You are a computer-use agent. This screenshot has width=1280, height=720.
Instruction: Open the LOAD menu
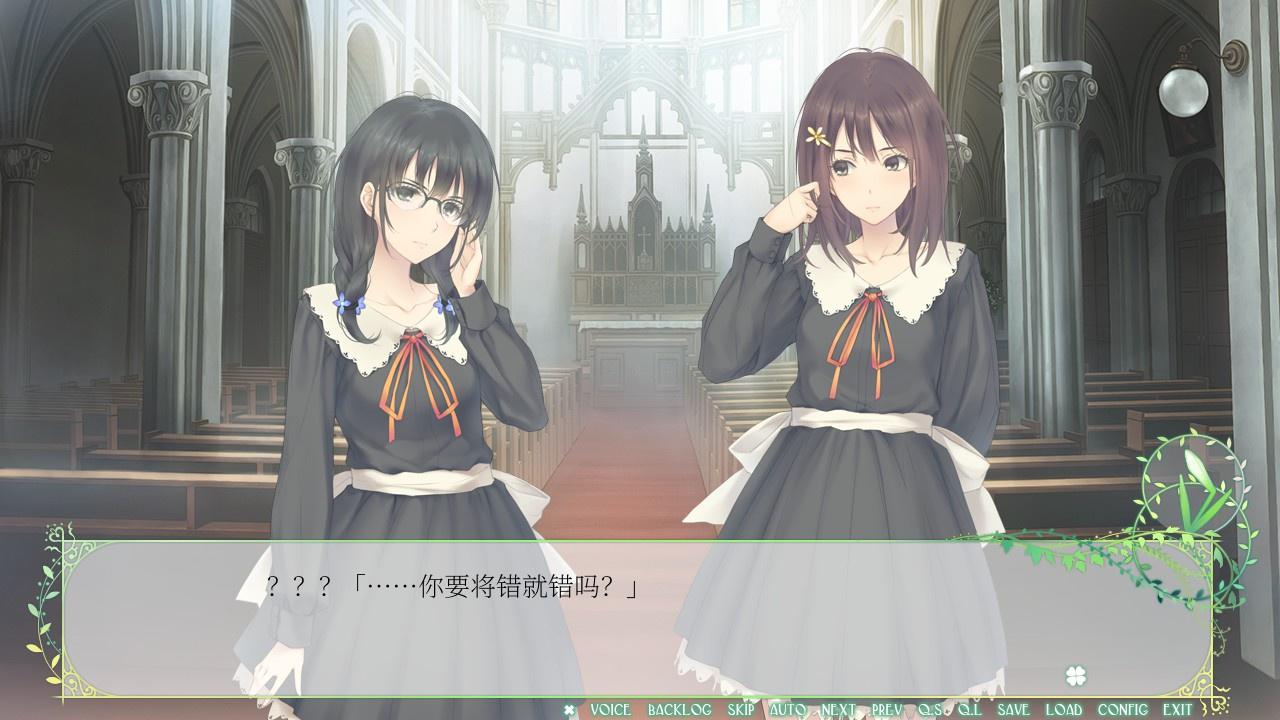point(1063,710)
